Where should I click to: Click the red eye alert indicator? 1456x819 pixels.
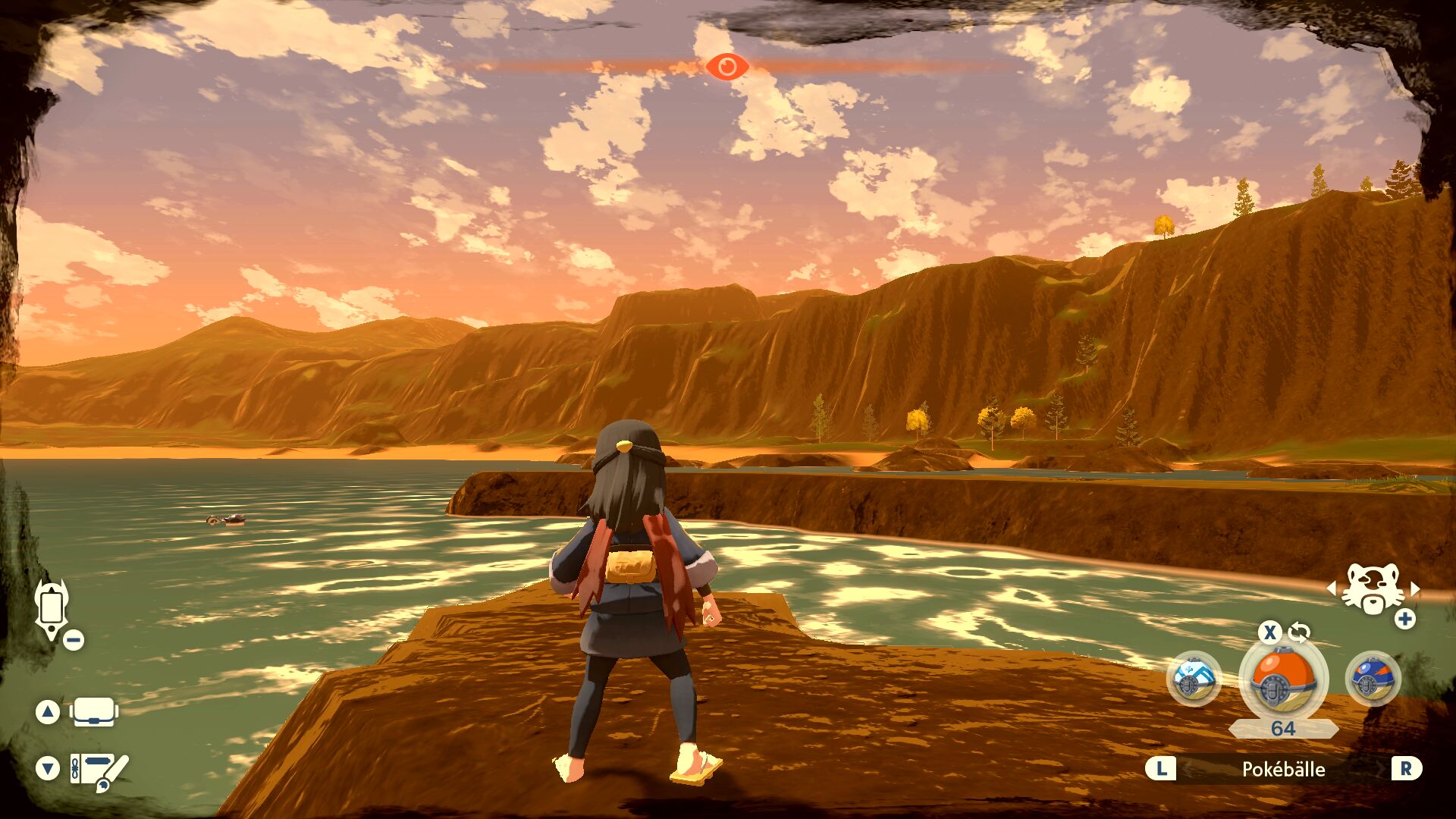[x=726, y=67]
